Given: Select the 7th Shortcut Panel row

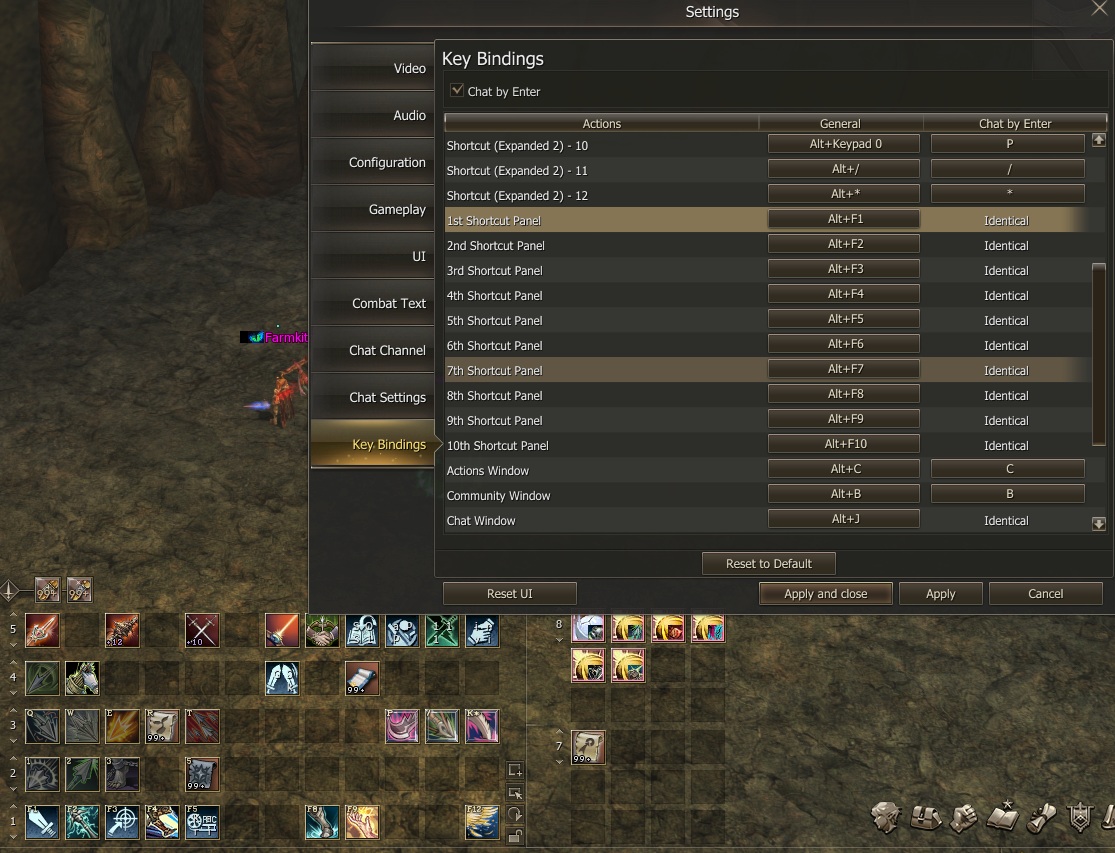Looking at the screenshot, I should click(x=600, y=370).
